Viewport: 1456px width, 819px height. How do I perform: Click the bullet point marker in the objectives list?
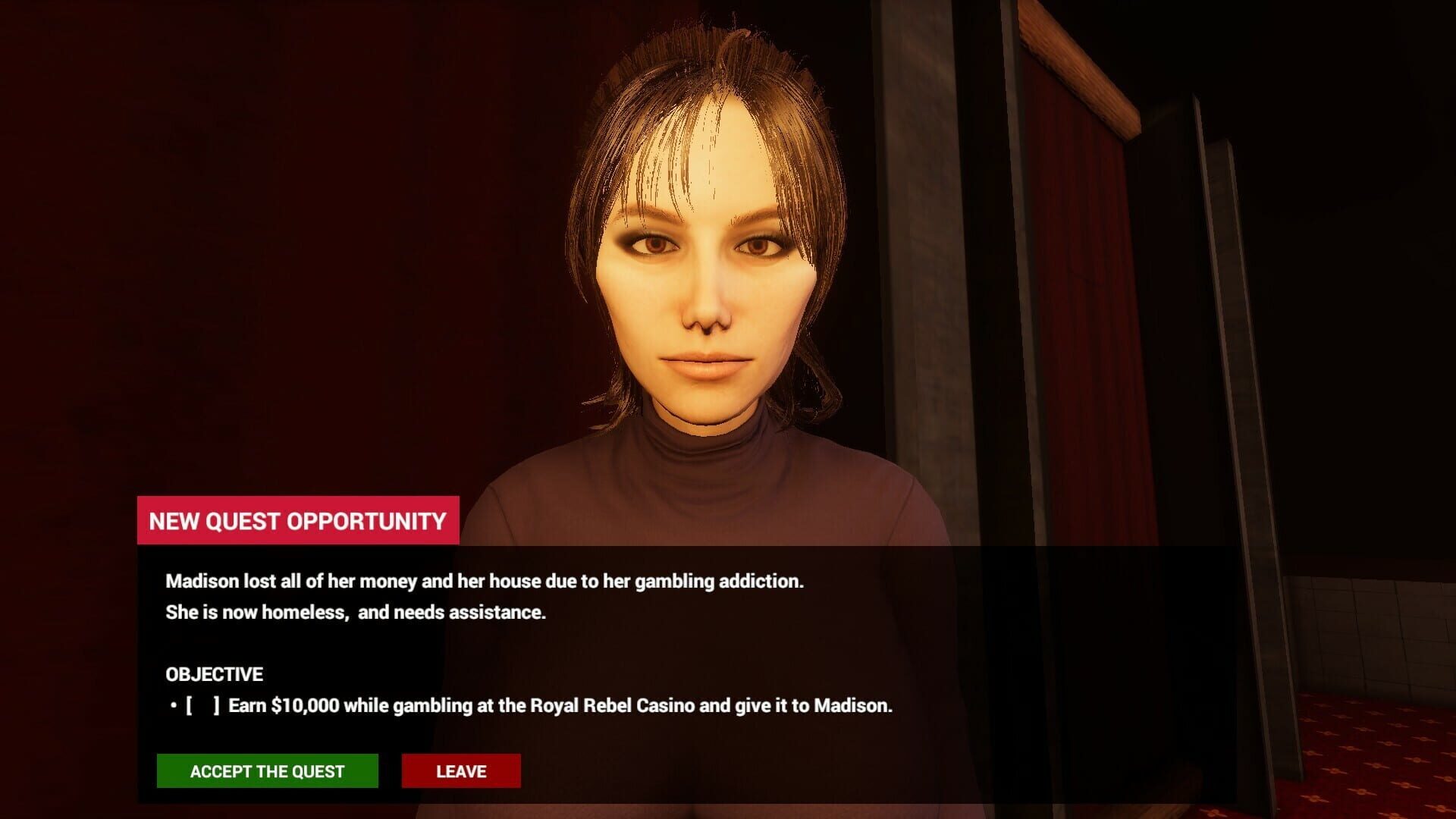173,705
